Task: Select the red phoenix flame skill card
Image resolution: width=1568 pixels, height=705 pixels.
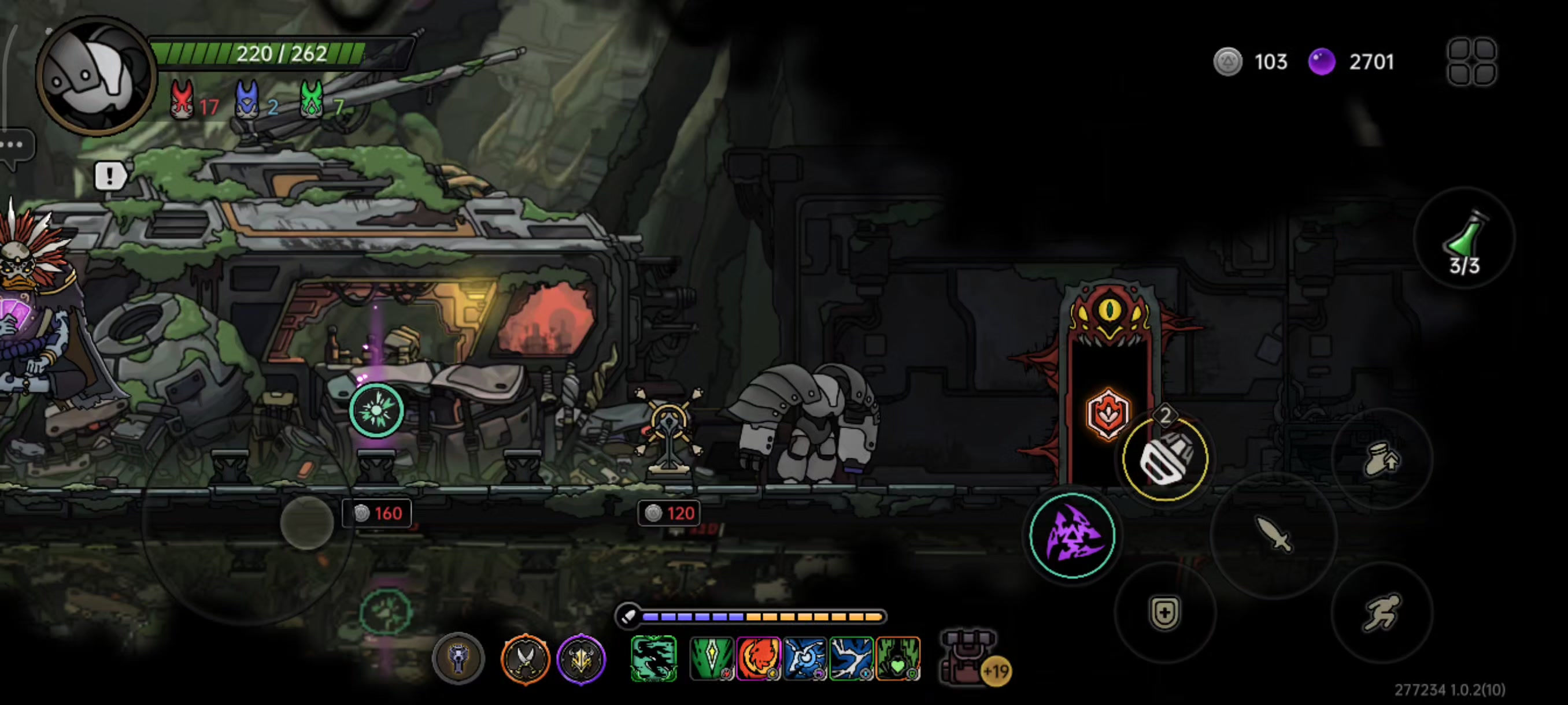Action: [758, 658]
